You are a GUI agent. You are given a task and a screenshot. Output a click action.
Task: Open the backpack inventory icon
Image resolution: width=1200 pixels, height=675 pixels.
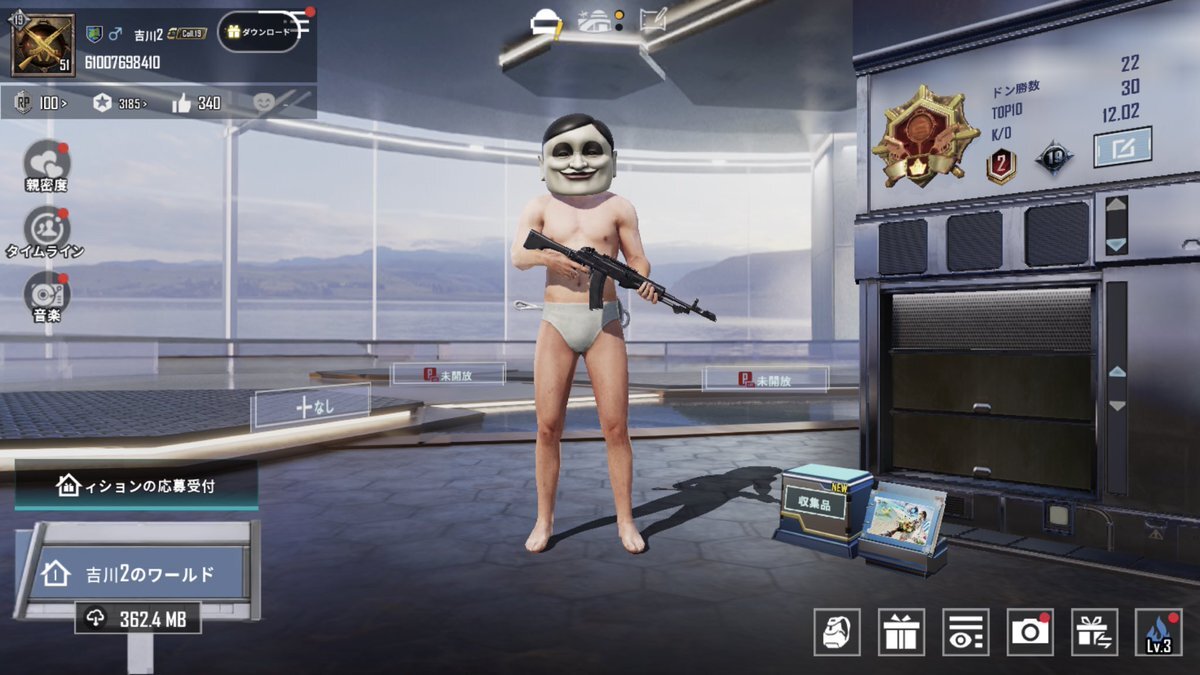[x=837, y=632]
